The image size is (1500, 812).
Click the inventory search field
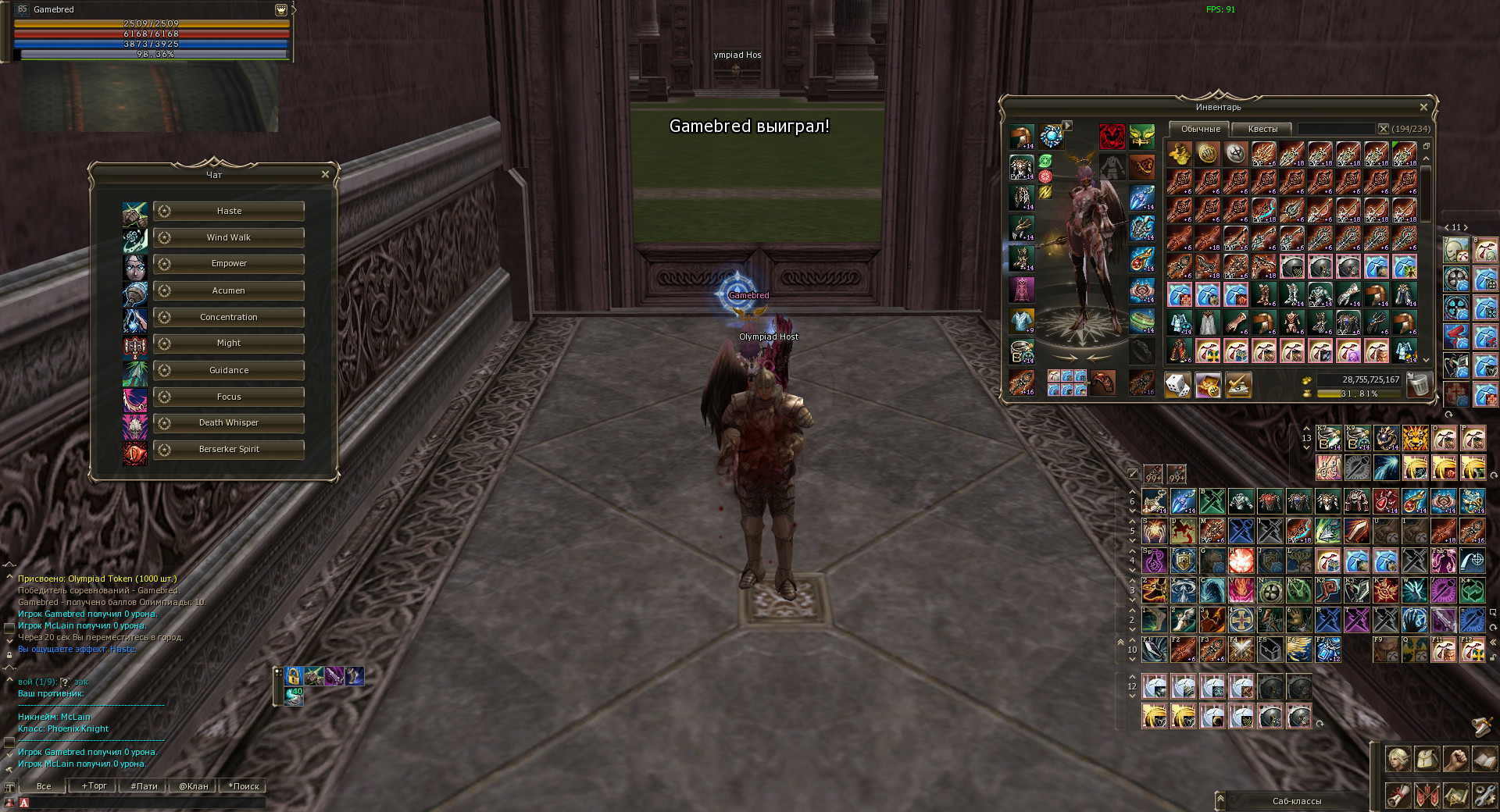click(1336, 129)
